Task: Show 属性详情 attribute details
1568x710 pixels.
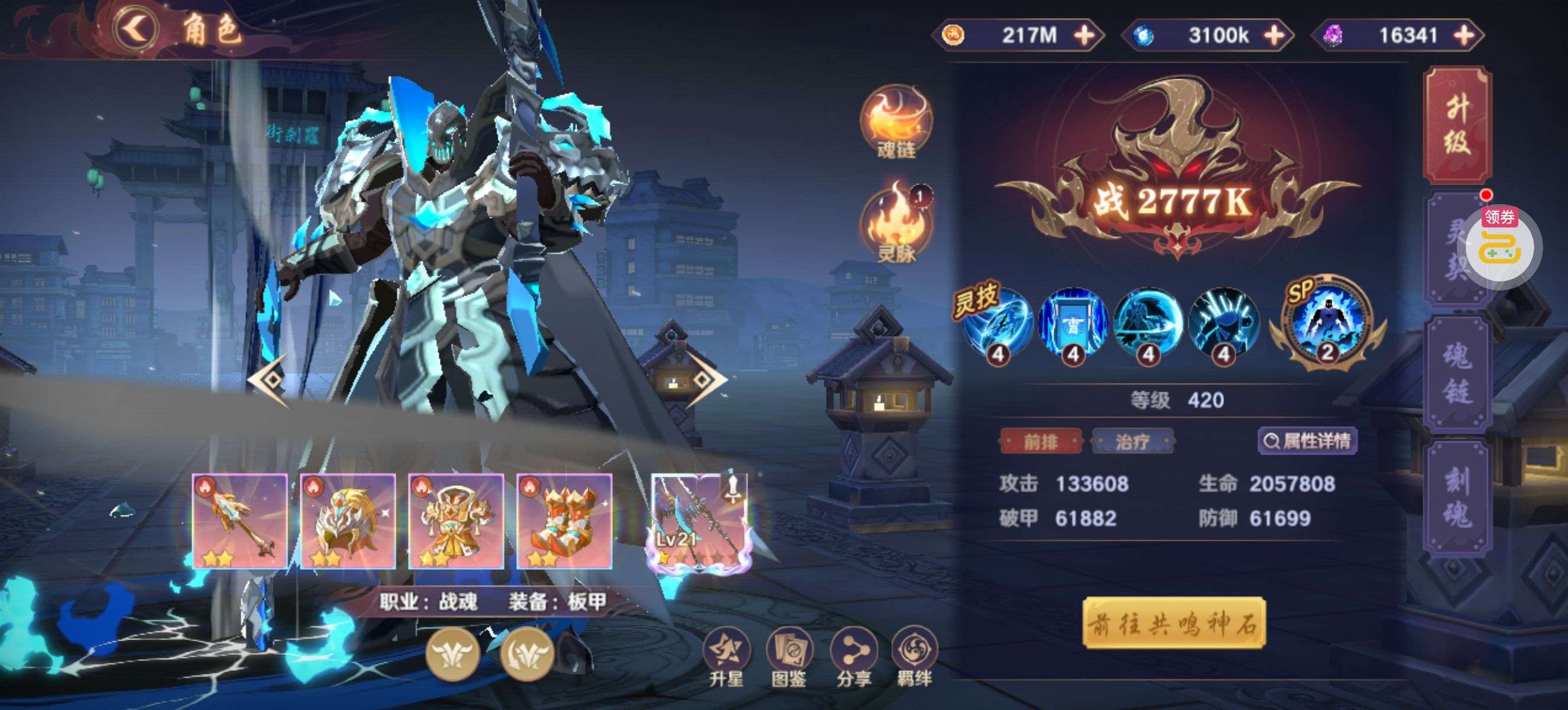Action: (x=1307, y=440)
